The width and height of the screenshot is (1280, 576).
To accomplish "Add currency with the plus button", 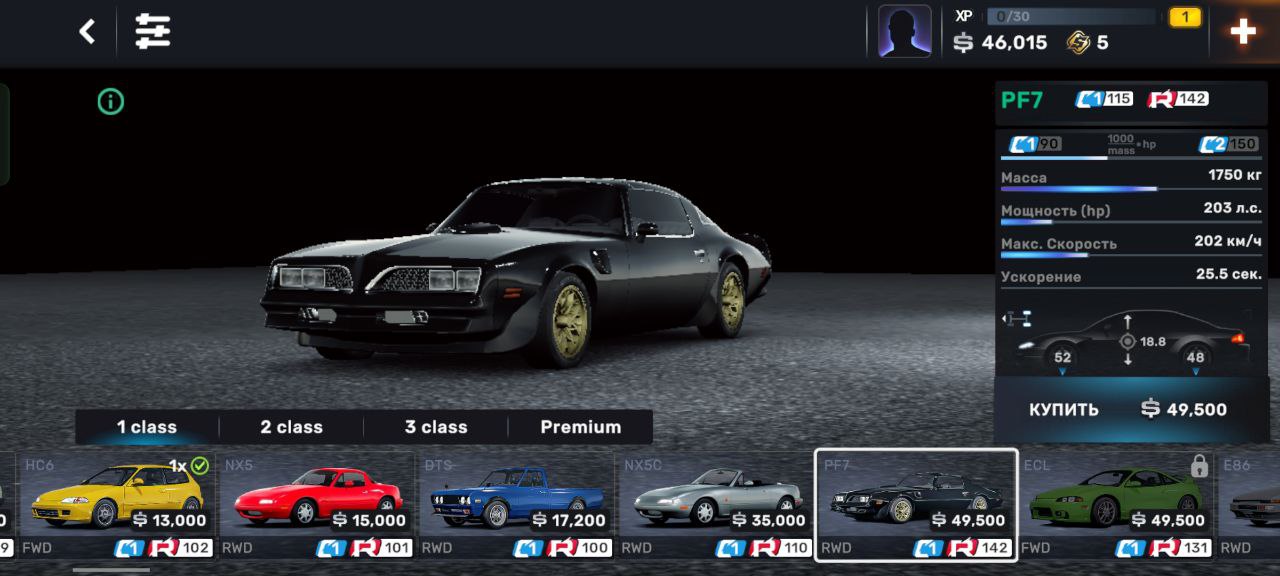I will click(1243, 32).
